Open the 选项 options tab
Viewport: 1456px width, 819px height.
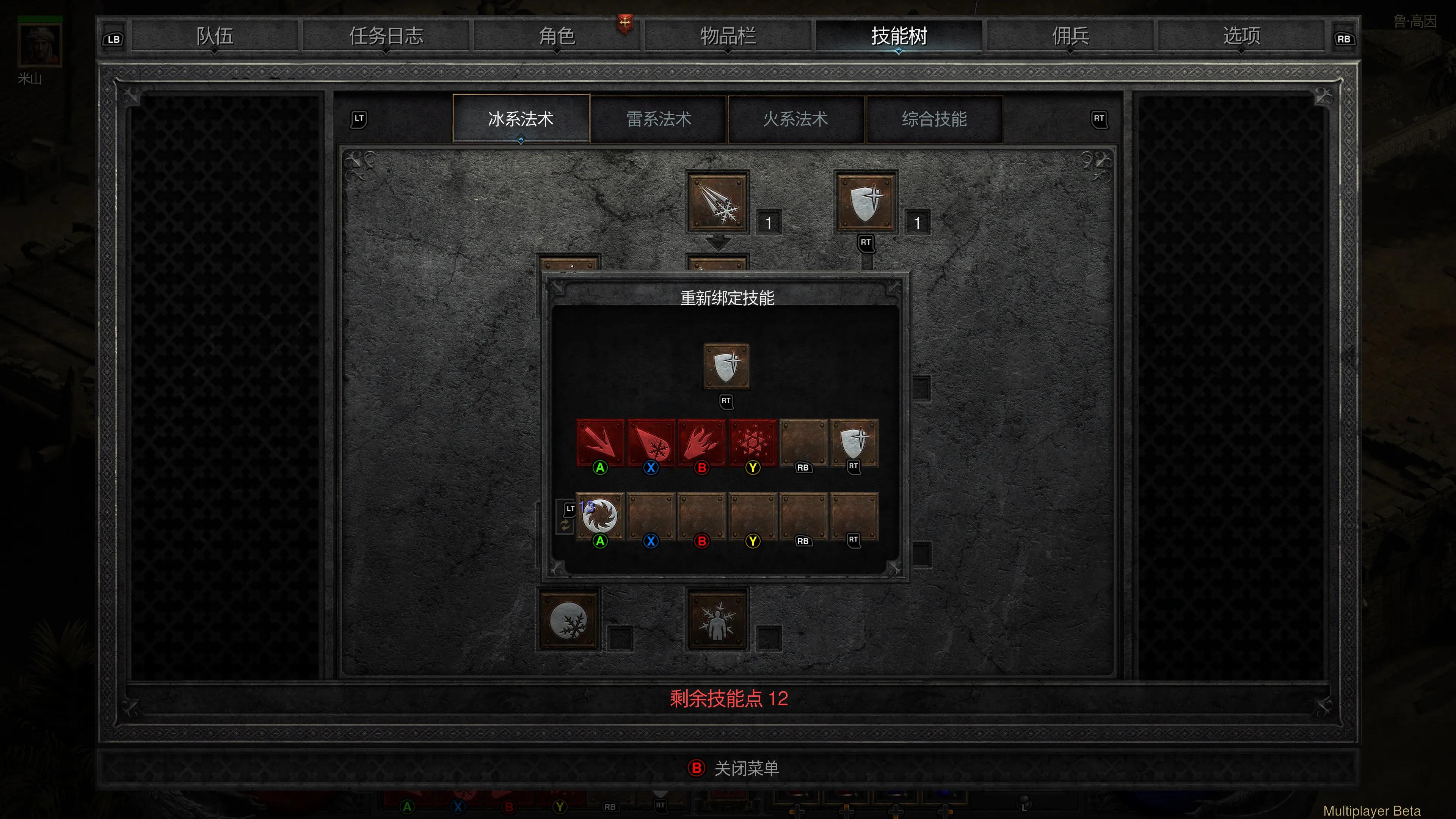tap(1241, 36)
